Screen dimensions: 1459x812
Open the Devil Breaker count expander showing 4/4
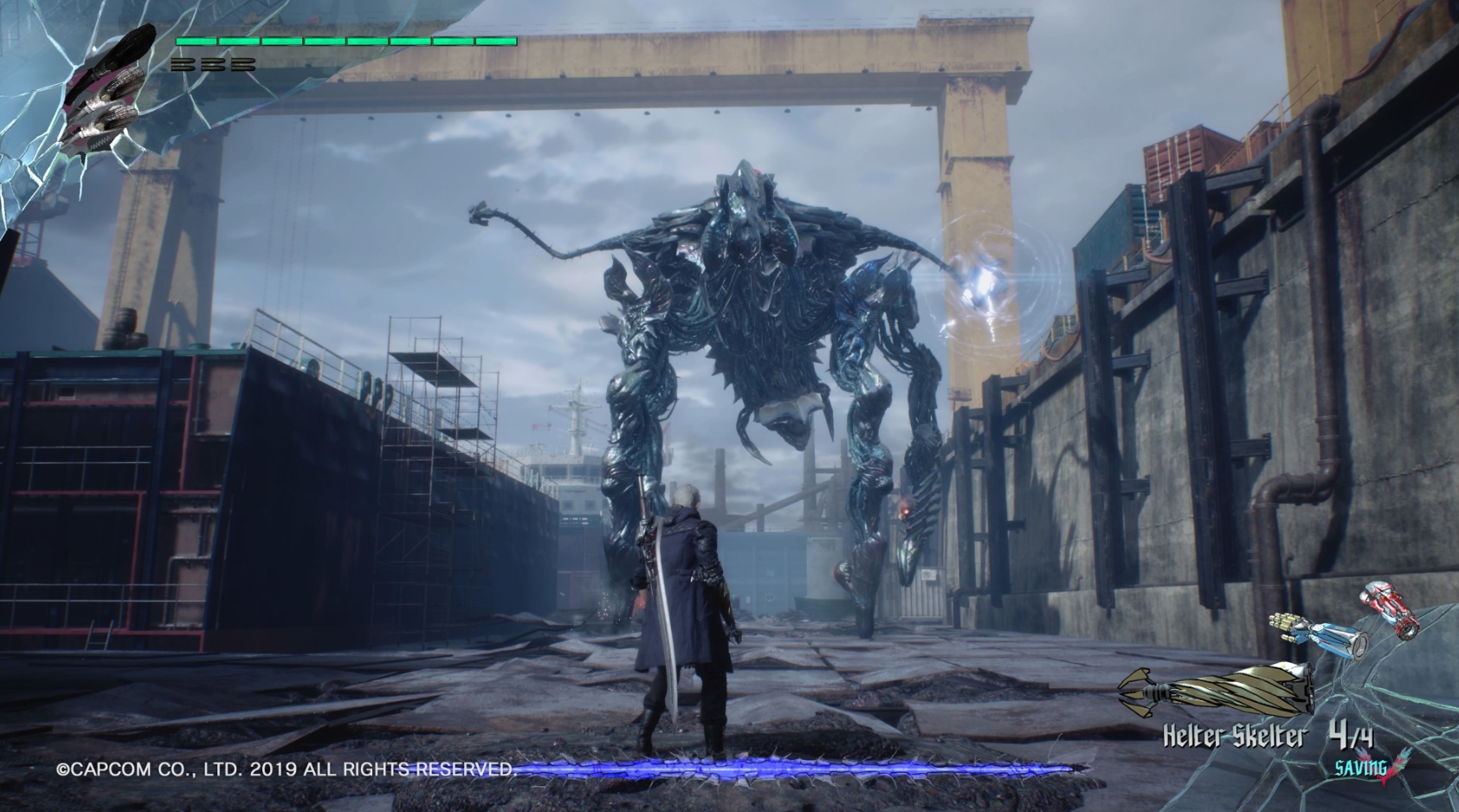[x=1352, y=735]
